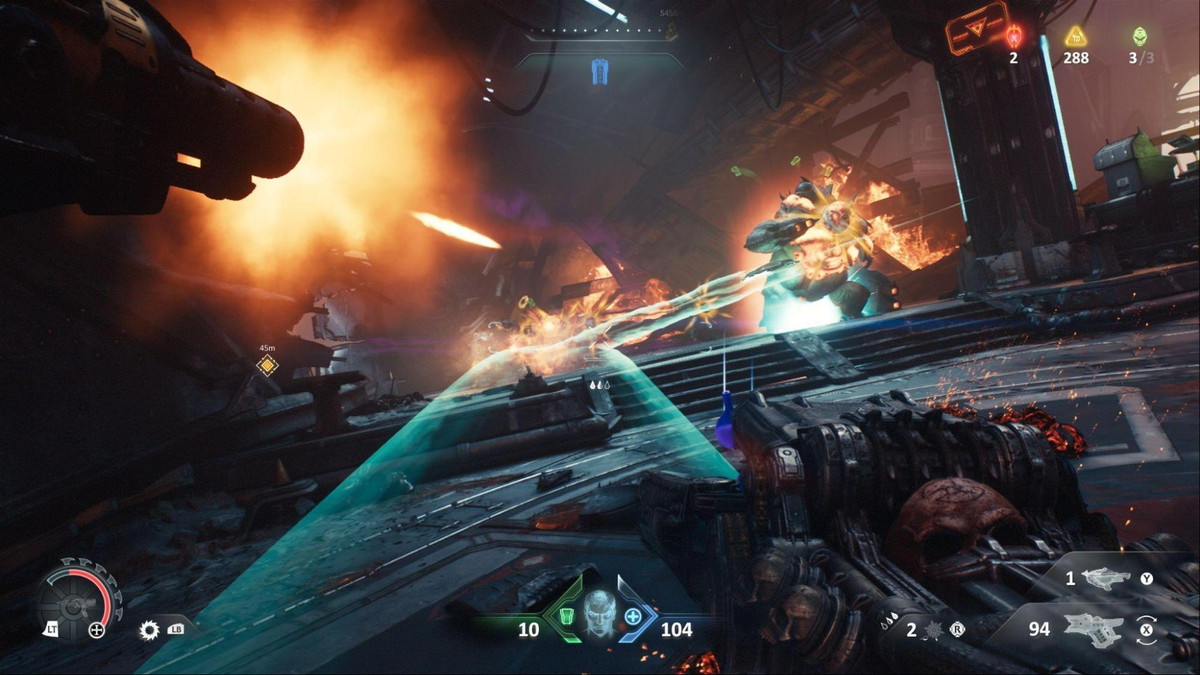
Task: Use the blue medkit plus icon
Action: click(633, 616)
